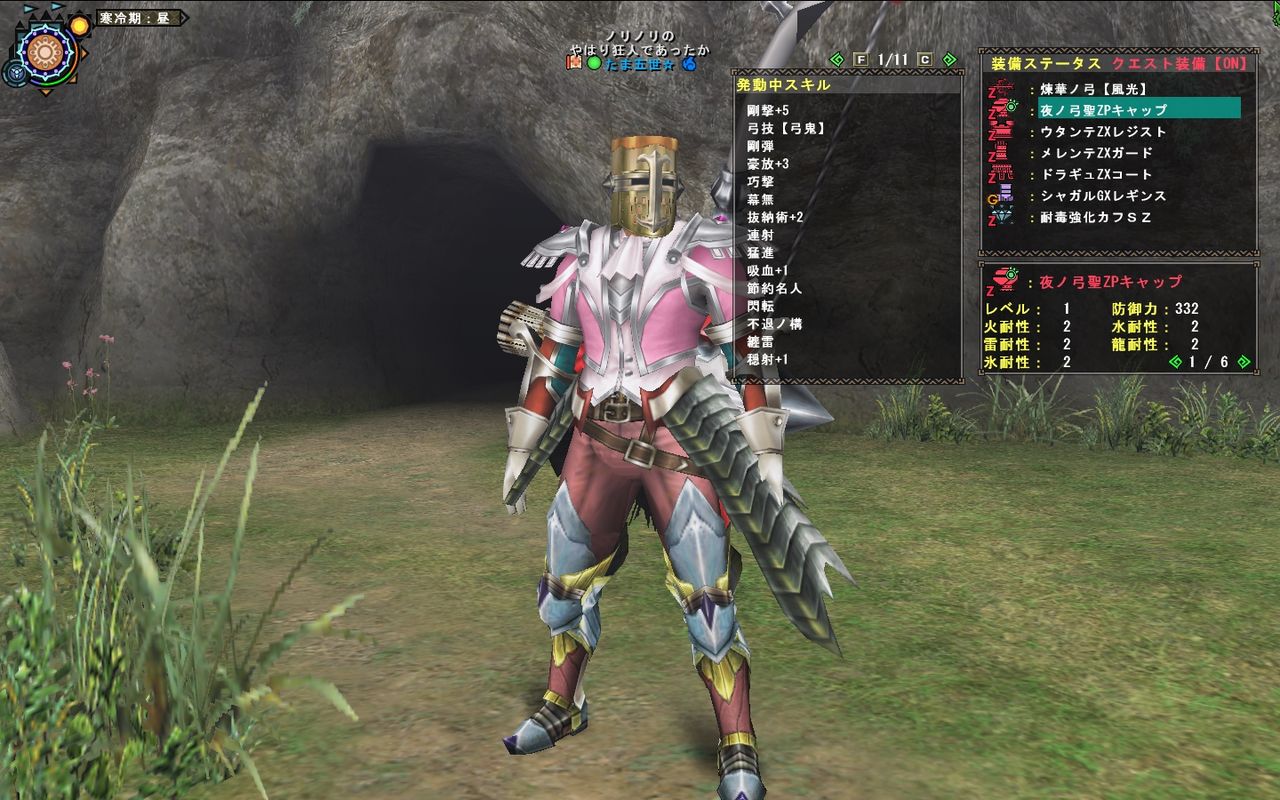Click the arm guard icon beside メレンテZXガード
This screenshot has width=1280, height=800.
[x=1003, y=152]
